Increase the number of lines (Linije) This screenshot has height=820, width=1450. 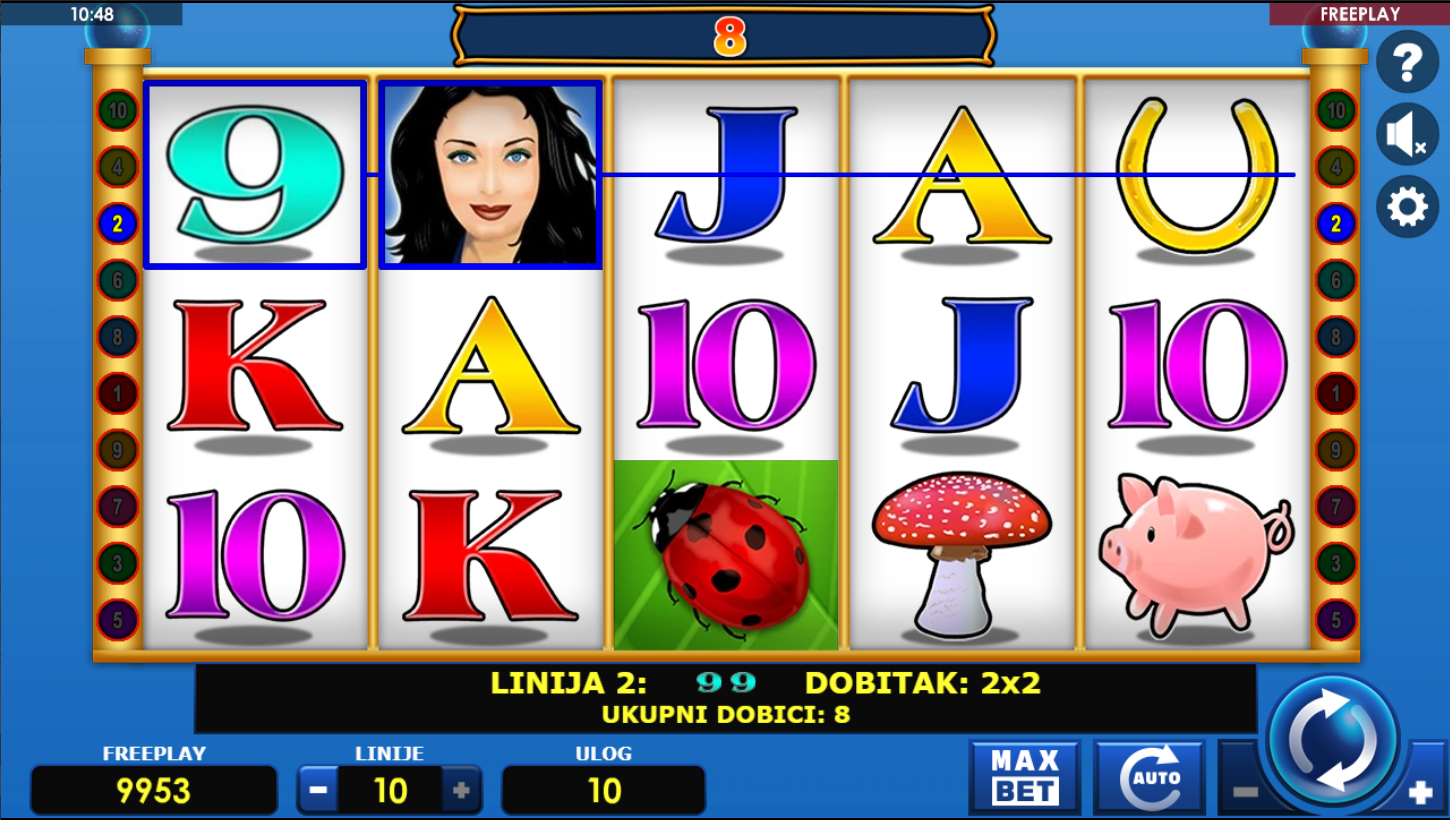pos(461,790)
